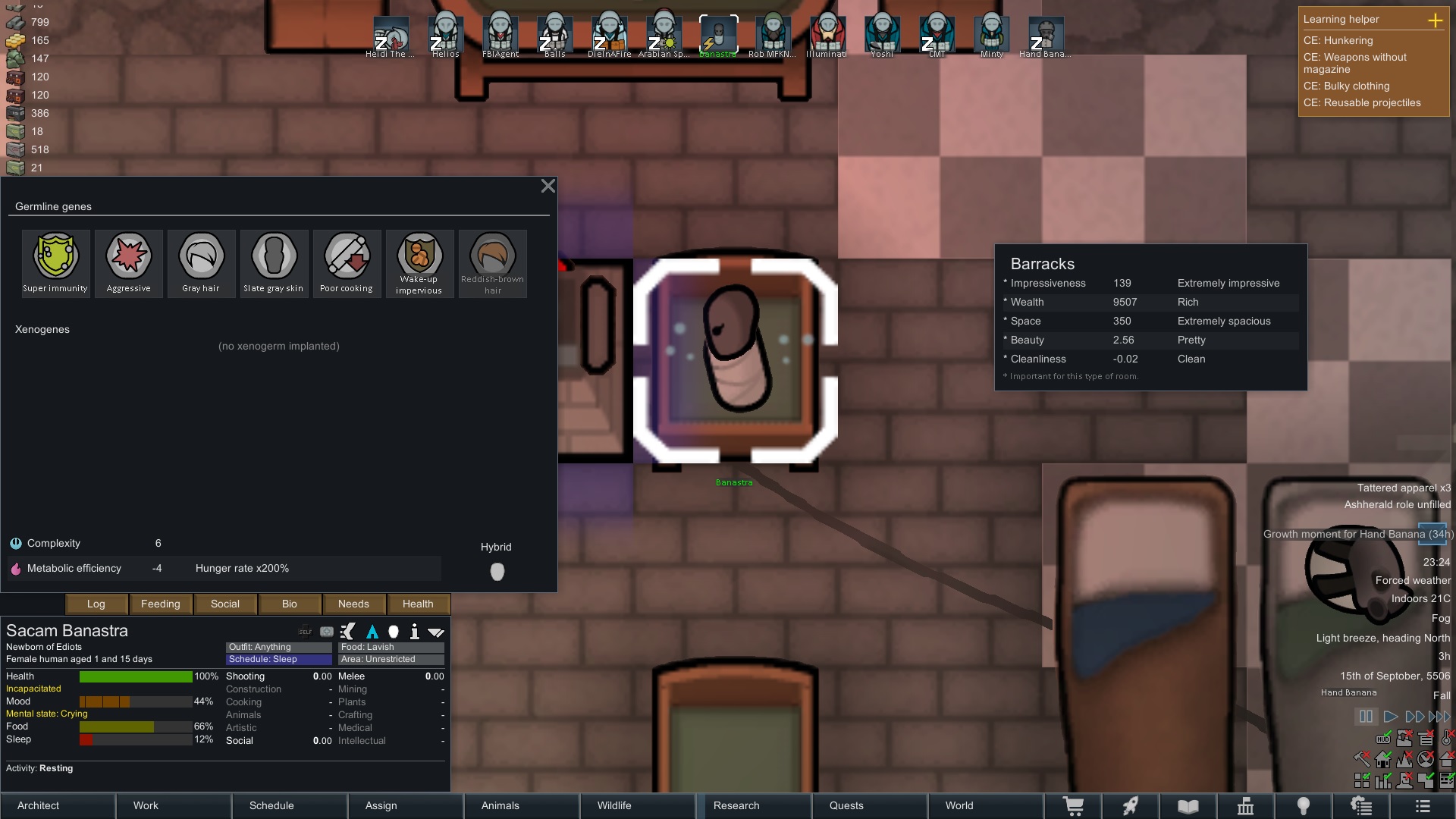This screenshot has height=819, width=1456.
Task: Switch to the Health tab
Action: click(418, 604)
